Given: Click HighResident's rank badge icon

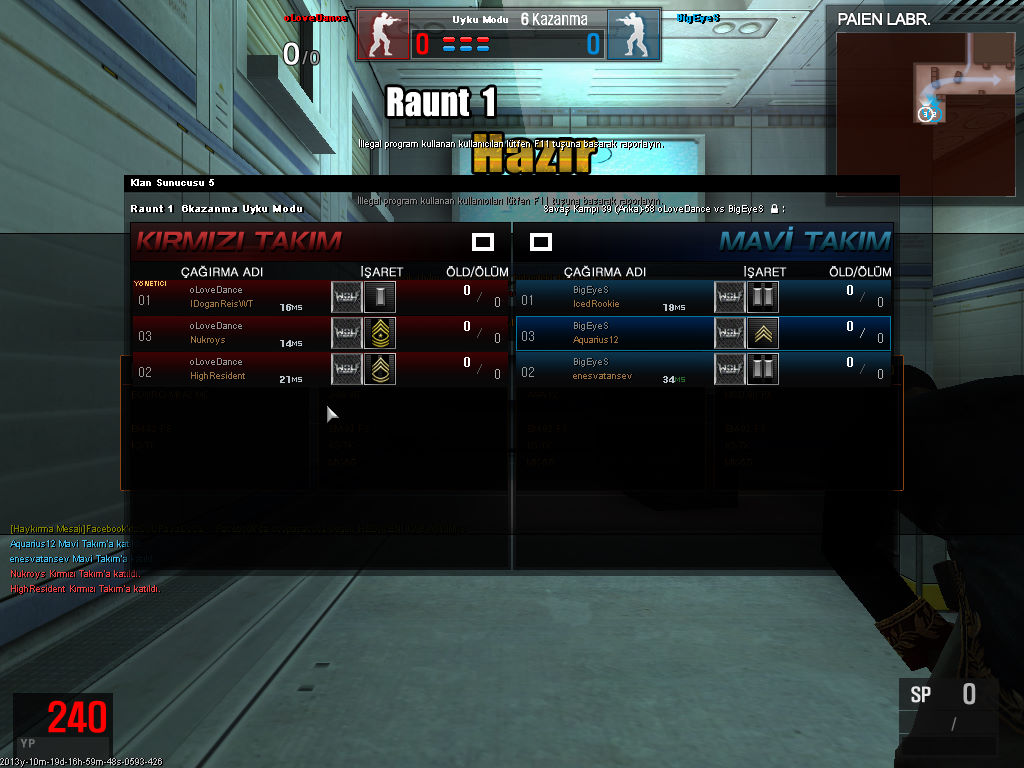Looking at the screenshot, I should click(x=380, y=369).
